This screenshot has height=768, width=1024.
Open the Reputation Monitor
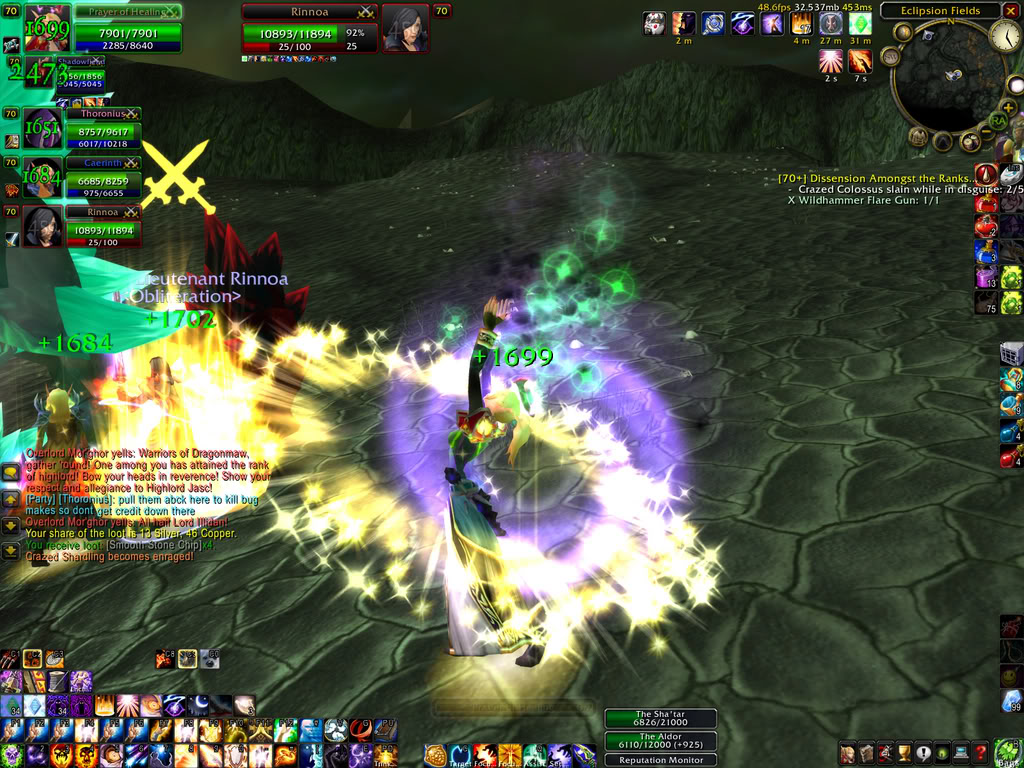coord(660,760)
